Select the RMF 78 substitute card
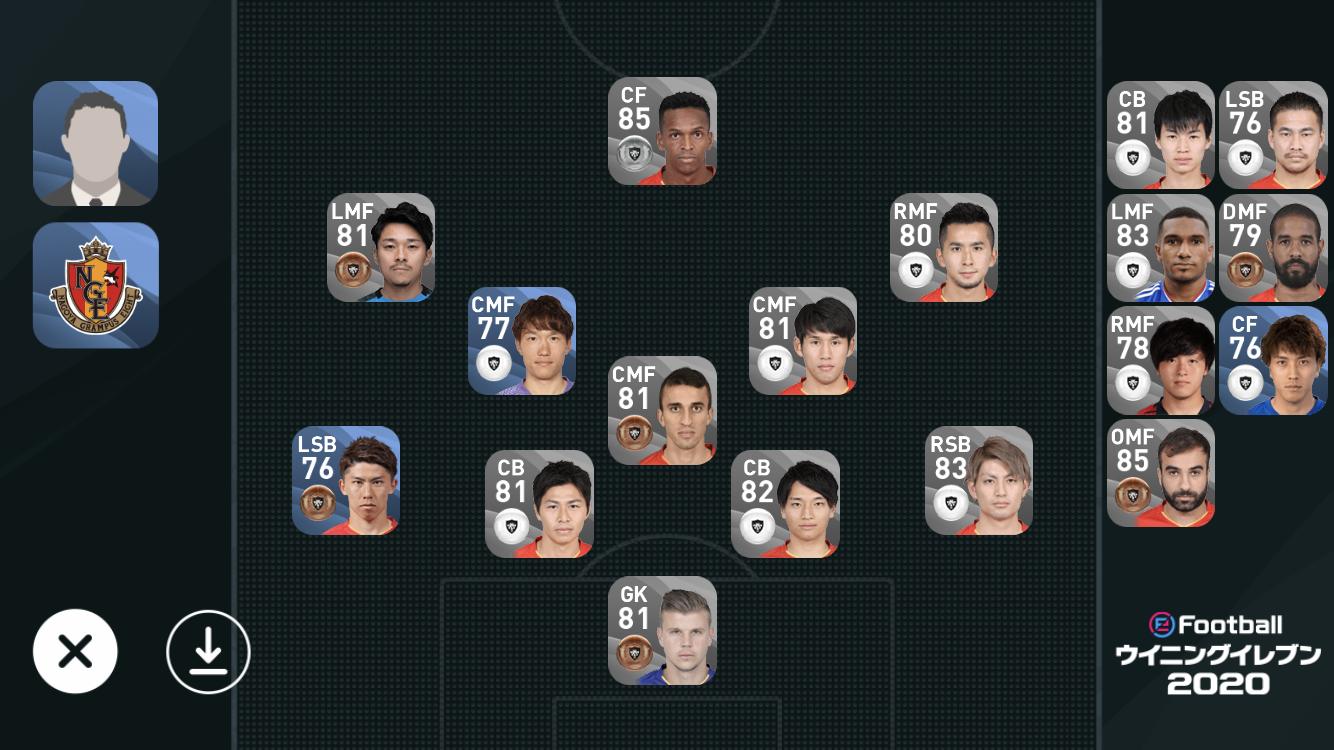Screen dimensions: 1334x750 (1160, 361)
